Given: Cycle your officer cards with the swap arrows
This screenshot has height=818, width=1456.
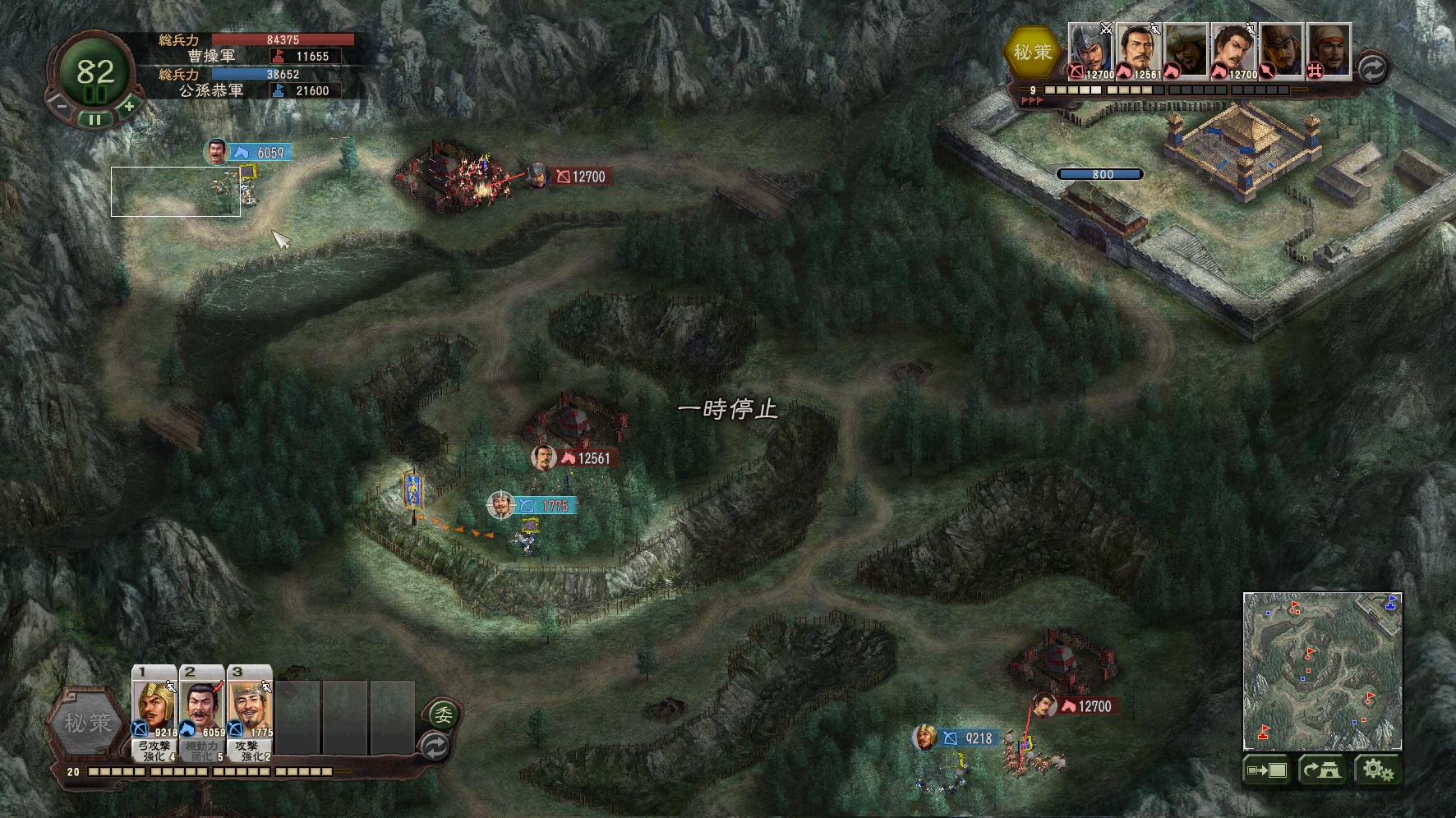Looking at the screenshot, I should click(x=435, y=746).
